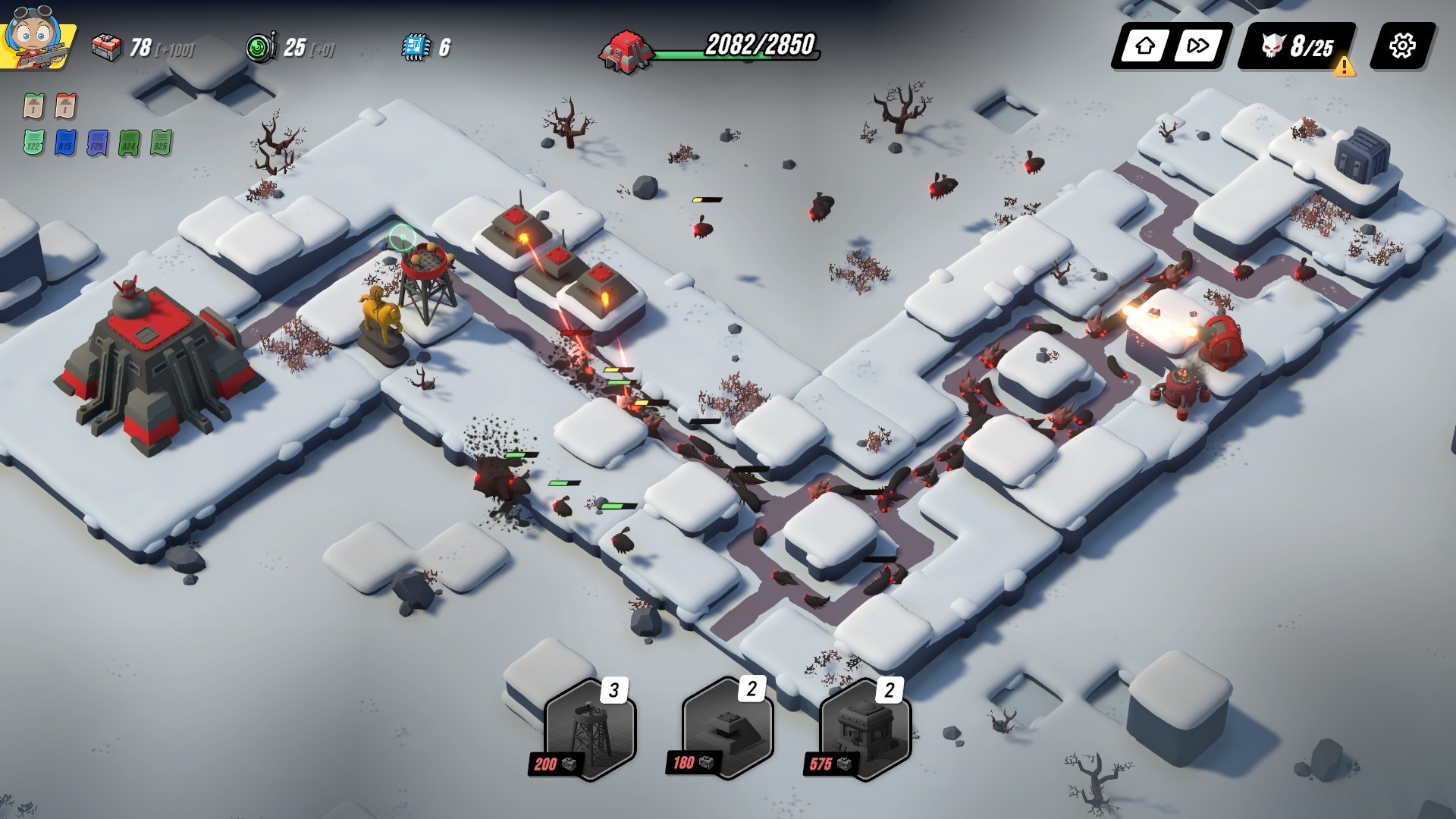The height and width of the screenshot is (819, 1456).
Task: Open the settings gear menu
Action: (x=1401, y=46)
